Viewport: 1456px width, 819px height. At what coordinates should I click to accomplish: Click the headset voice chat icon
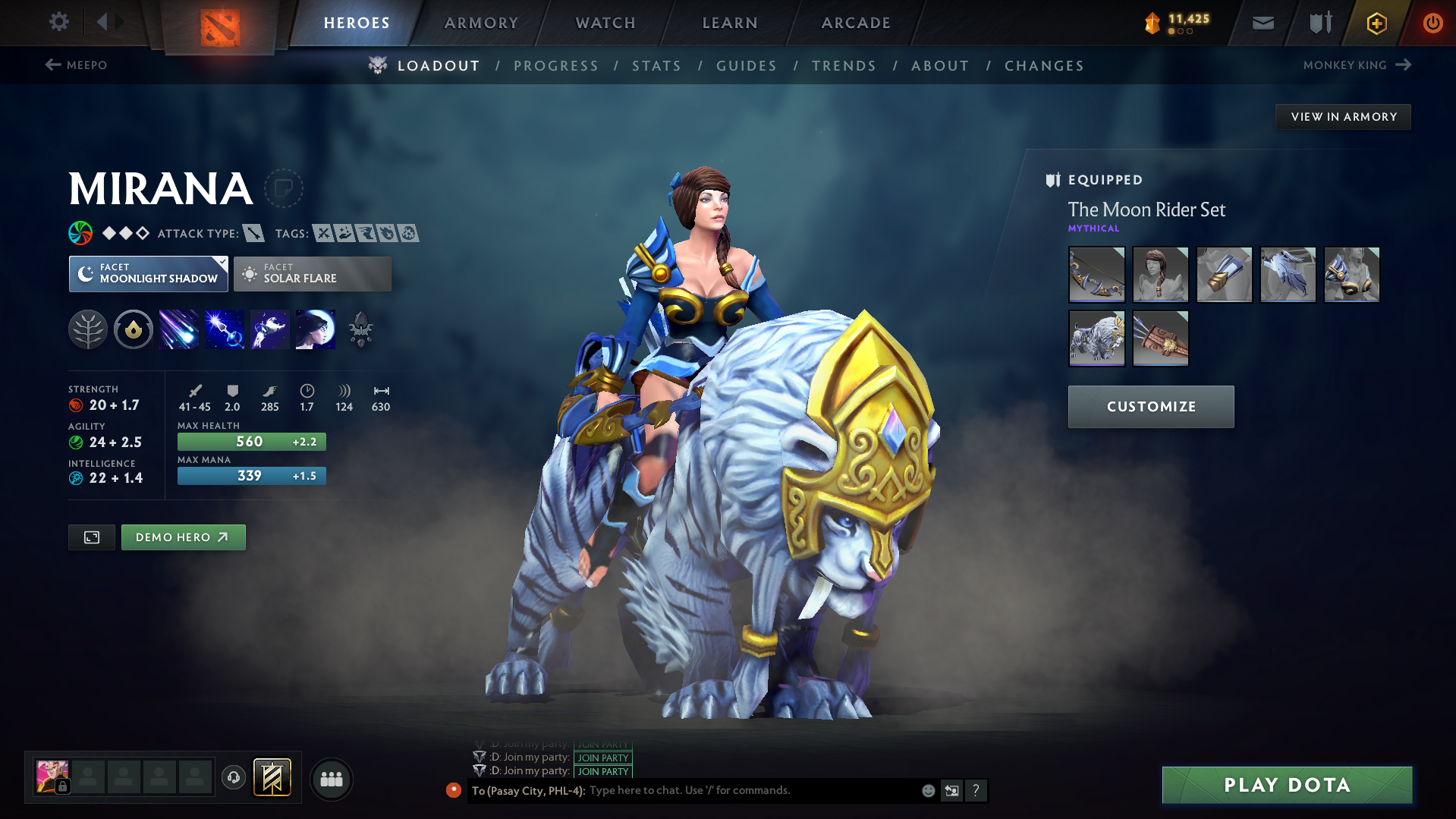pyautogui.click(x=233, y=779)
